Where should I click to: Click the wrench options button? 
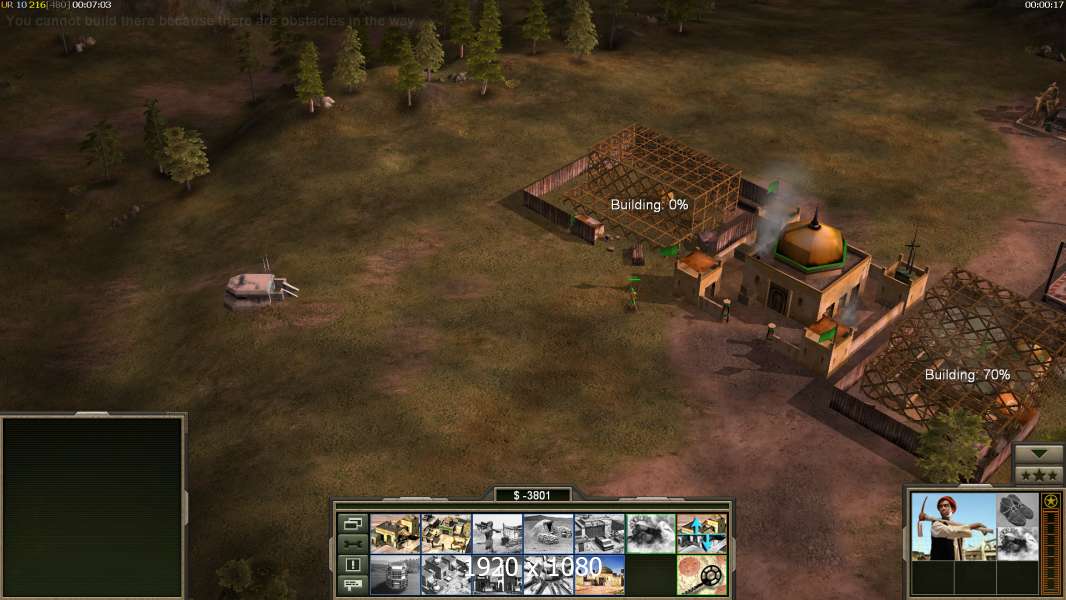pos(353,543)
